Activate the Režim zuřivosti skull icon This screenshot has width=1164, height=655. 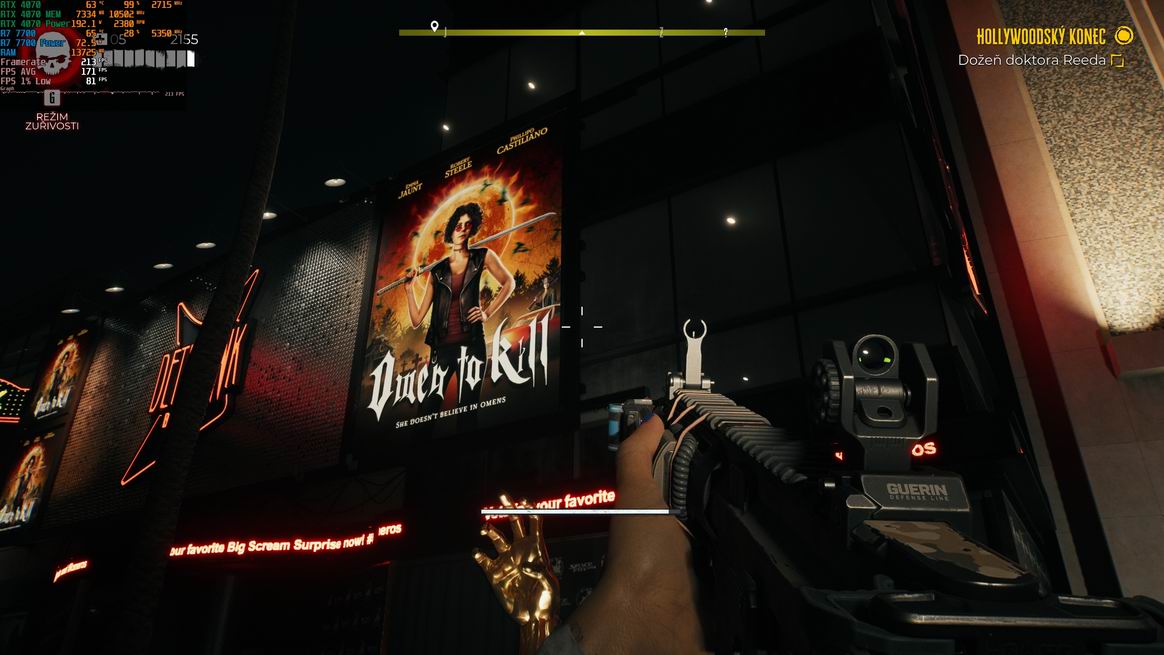coord(54,61)
